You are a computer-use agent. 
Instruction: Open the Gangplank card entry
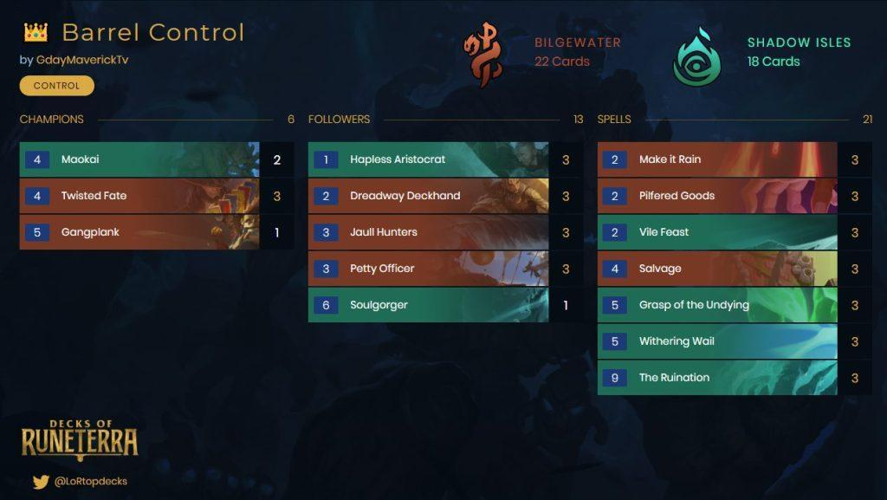pyautogui.click(x=140, y=232)
